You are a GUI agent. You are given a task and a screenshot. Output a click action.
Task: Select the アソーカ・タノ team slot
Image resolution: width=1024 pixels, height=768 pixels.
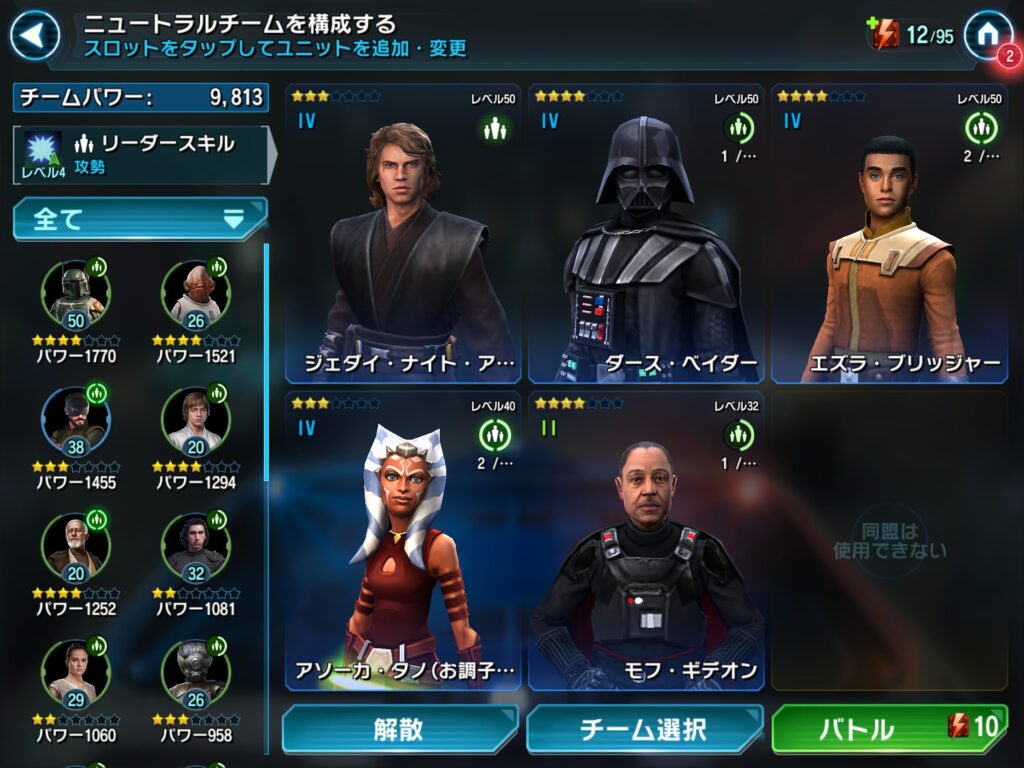pyautogui.click(x=405, y=540)
